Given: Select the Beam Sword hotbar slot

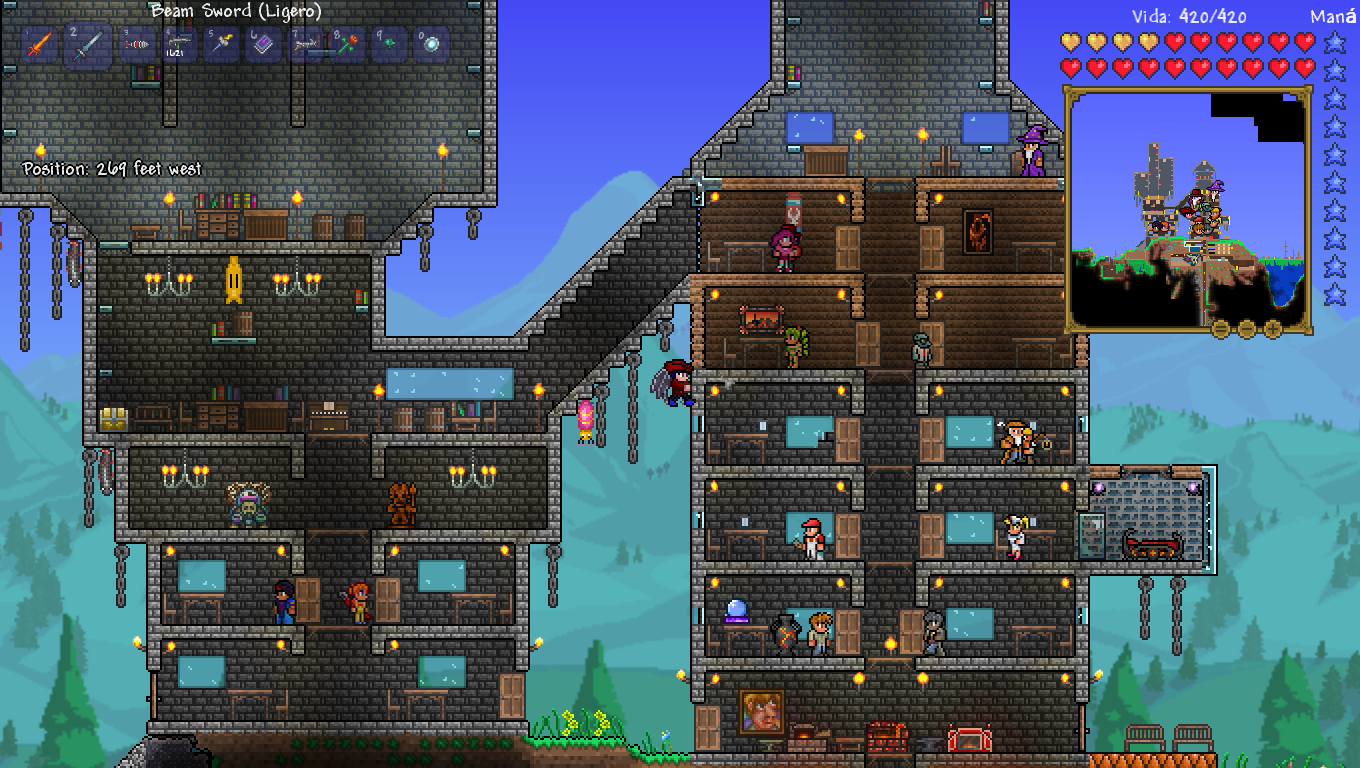Looking at the screenshot, I should 88,45.
